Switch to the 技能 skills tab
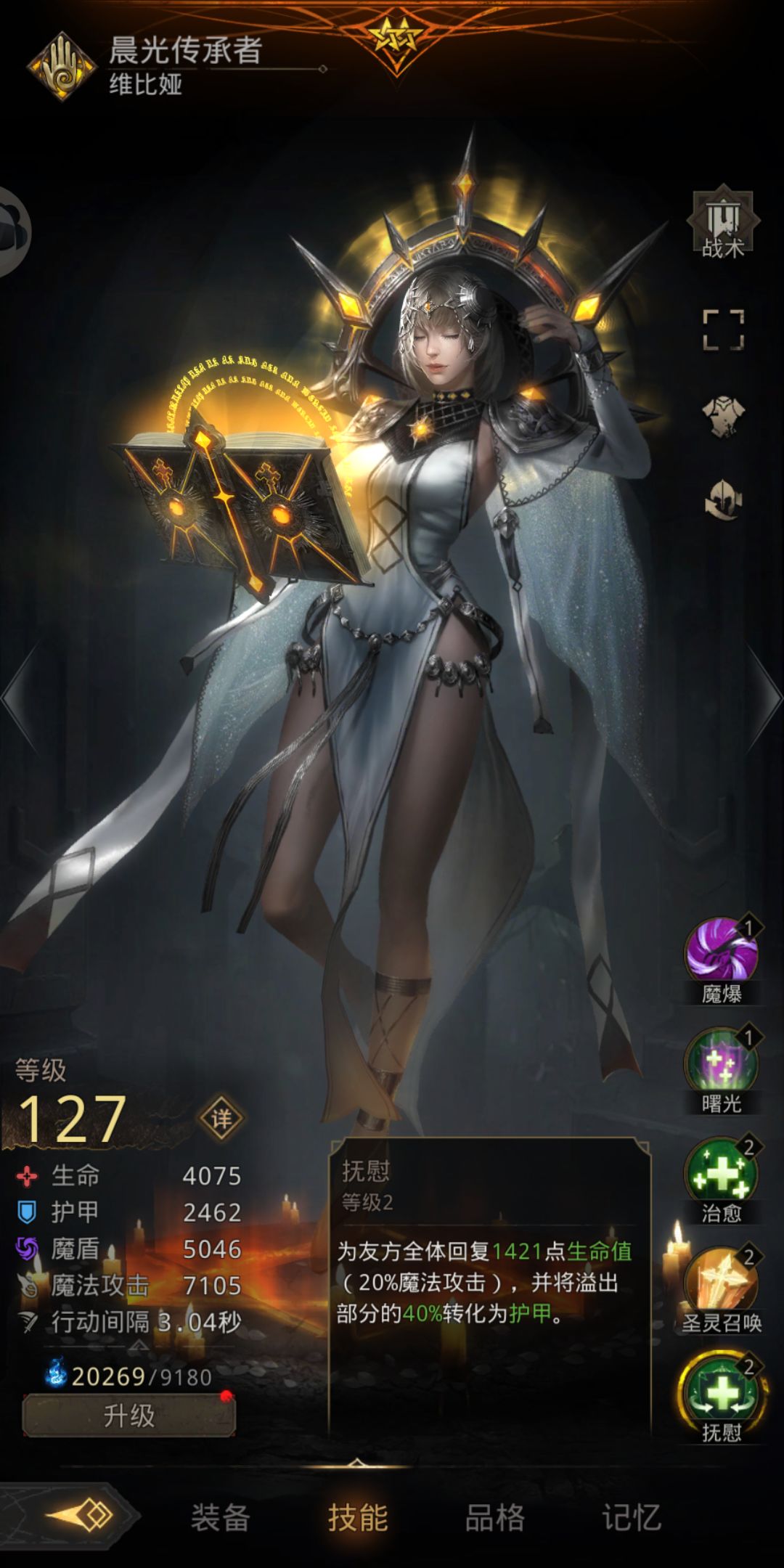This screenshot has width=784, height=1568. click(x=358, y=1517)
